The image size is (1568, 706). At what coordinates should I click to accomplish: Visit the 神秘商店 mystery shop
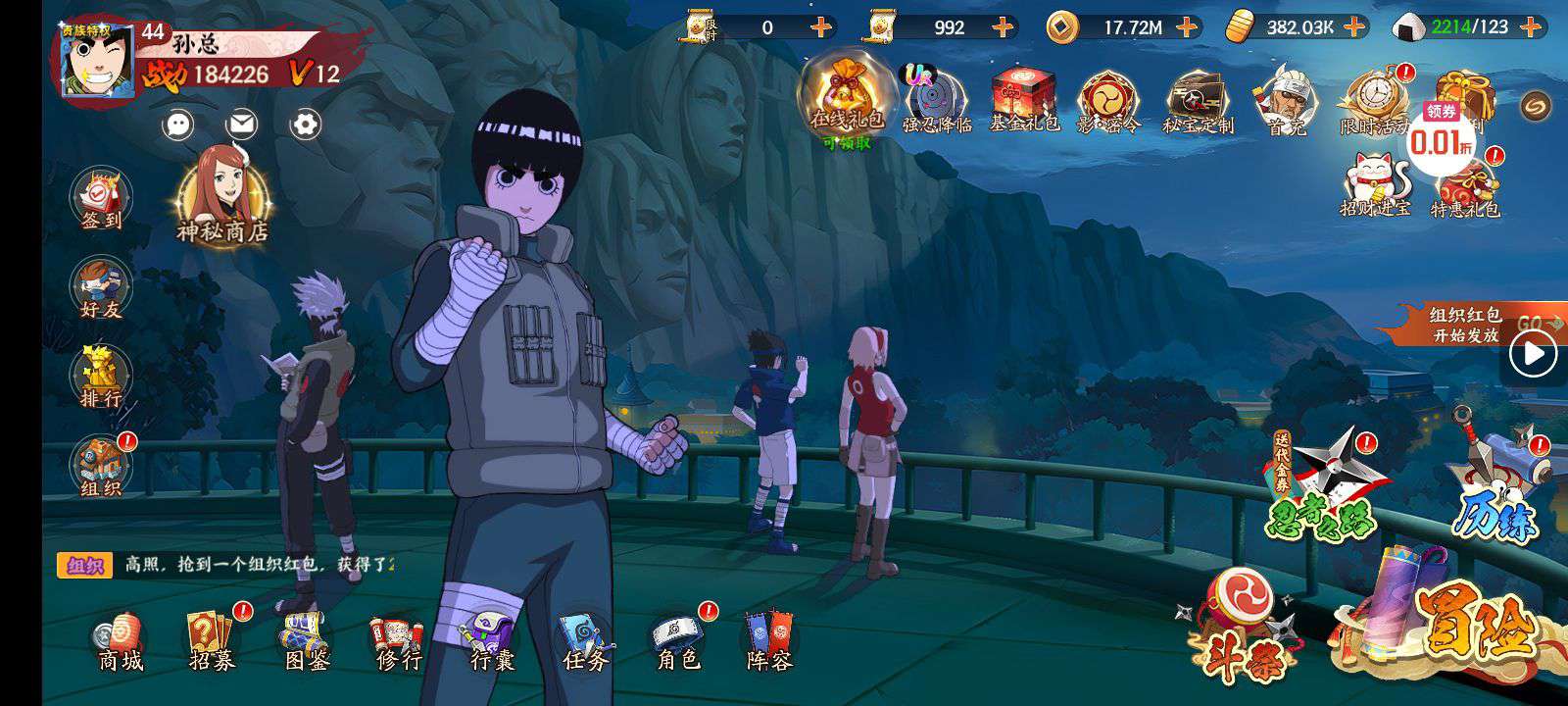[221, 196]
